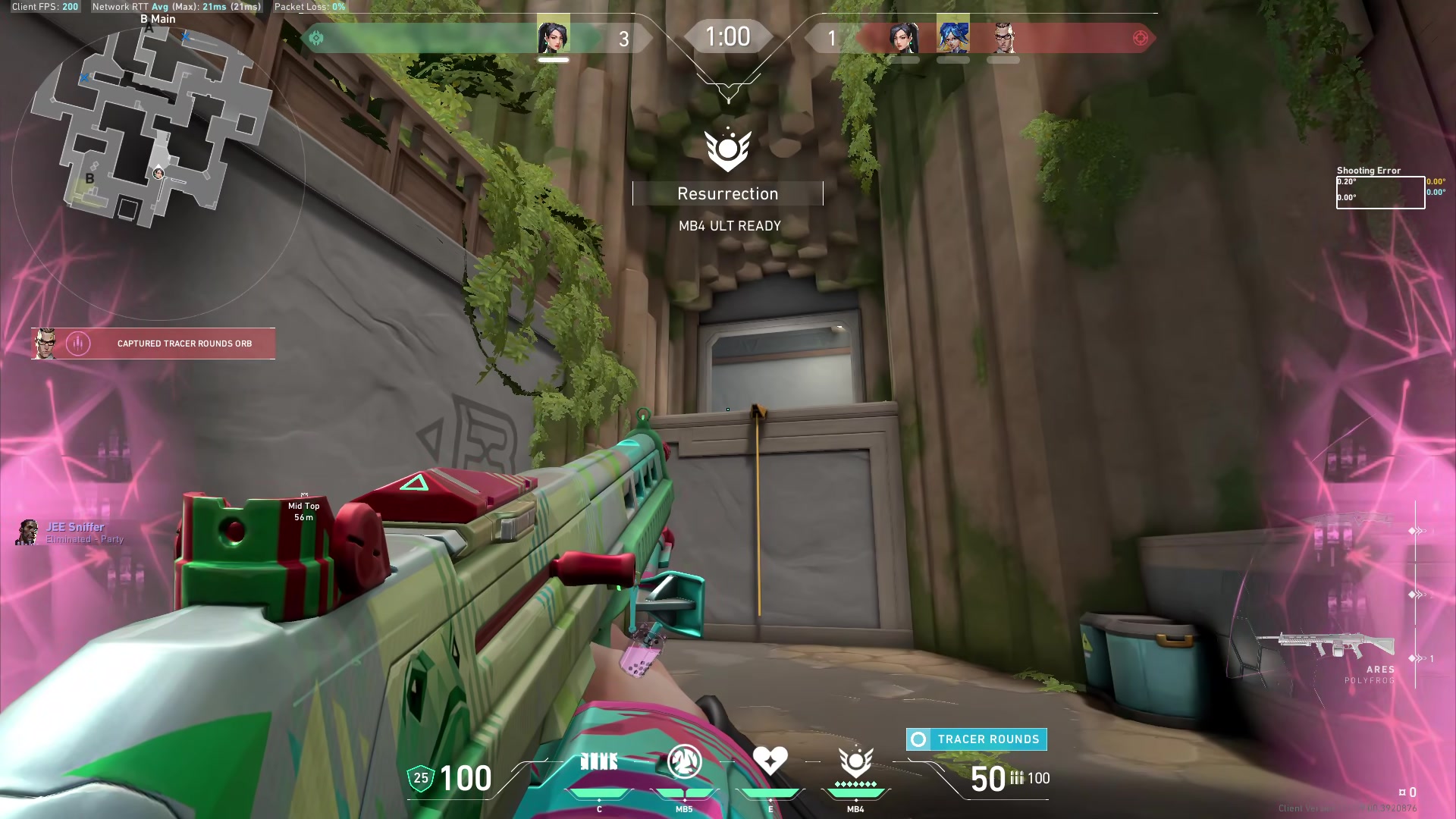Select the Slow Orb ability icon
1456x819 pixels.
tap(684, 762)
